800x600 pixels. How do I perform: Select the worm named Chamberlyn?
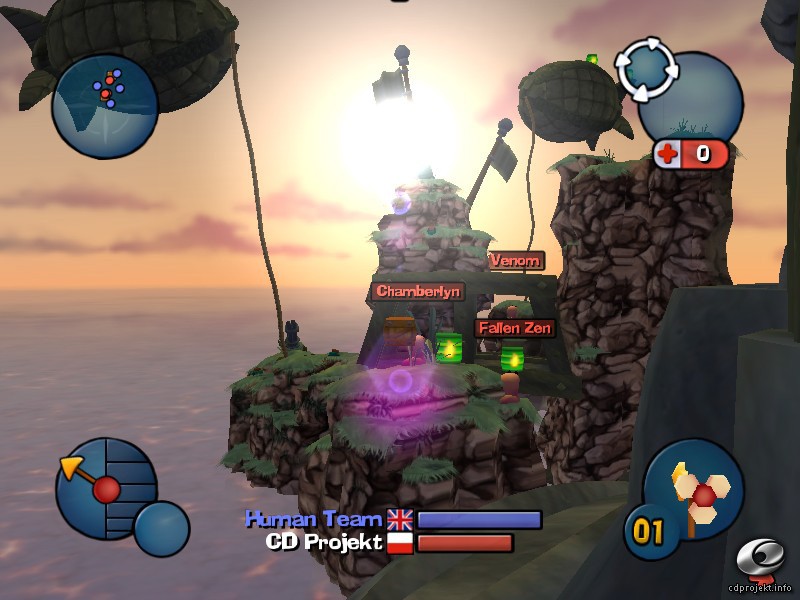tap(418, 291)
